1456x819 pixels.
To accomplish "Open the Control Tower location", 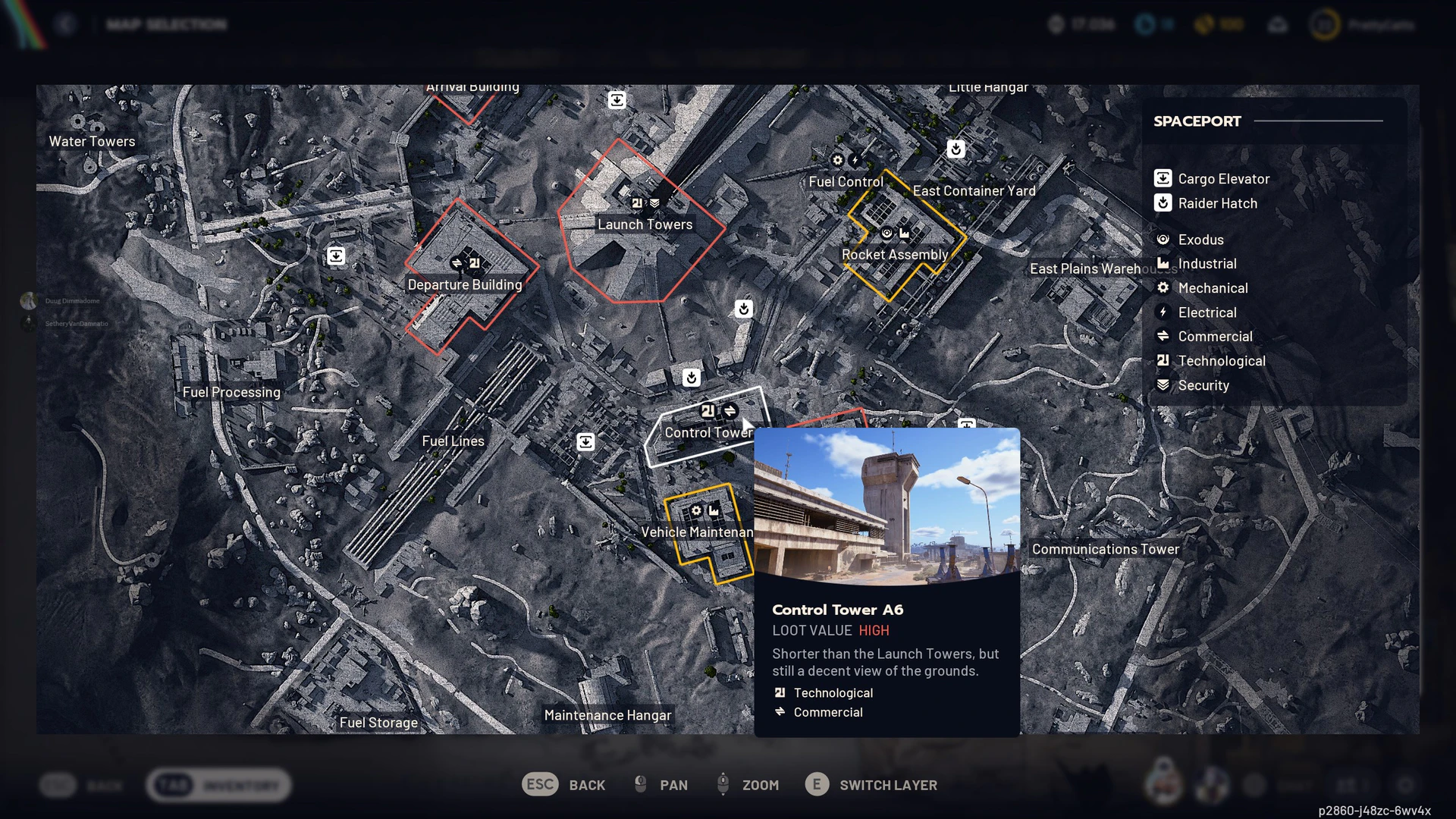I will [x=708, y=432].
